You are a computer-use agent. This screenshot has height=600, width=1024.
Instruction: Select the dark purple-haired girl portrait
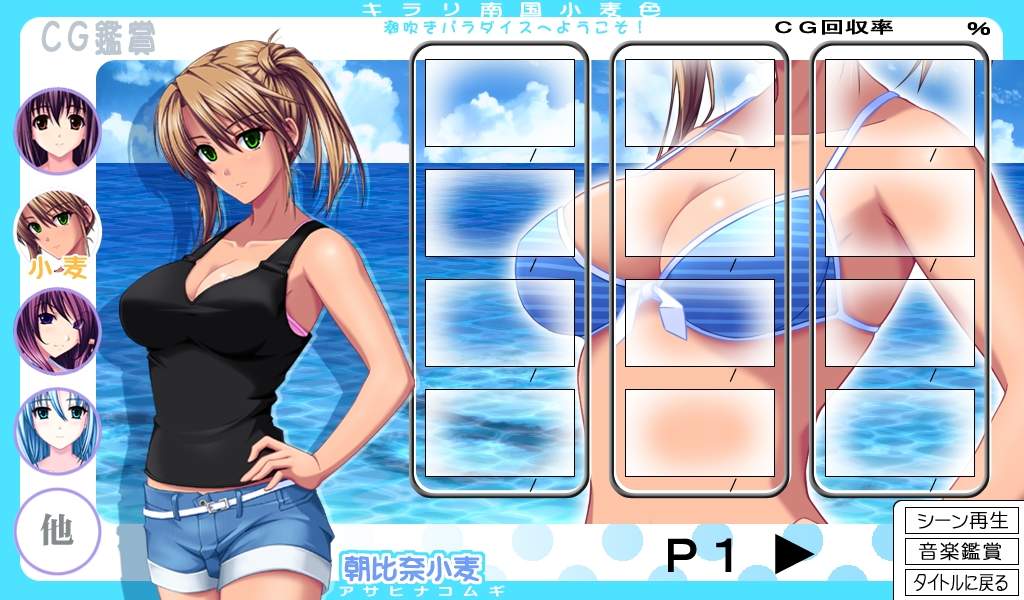pyautogui.click(x=57, y=131)
